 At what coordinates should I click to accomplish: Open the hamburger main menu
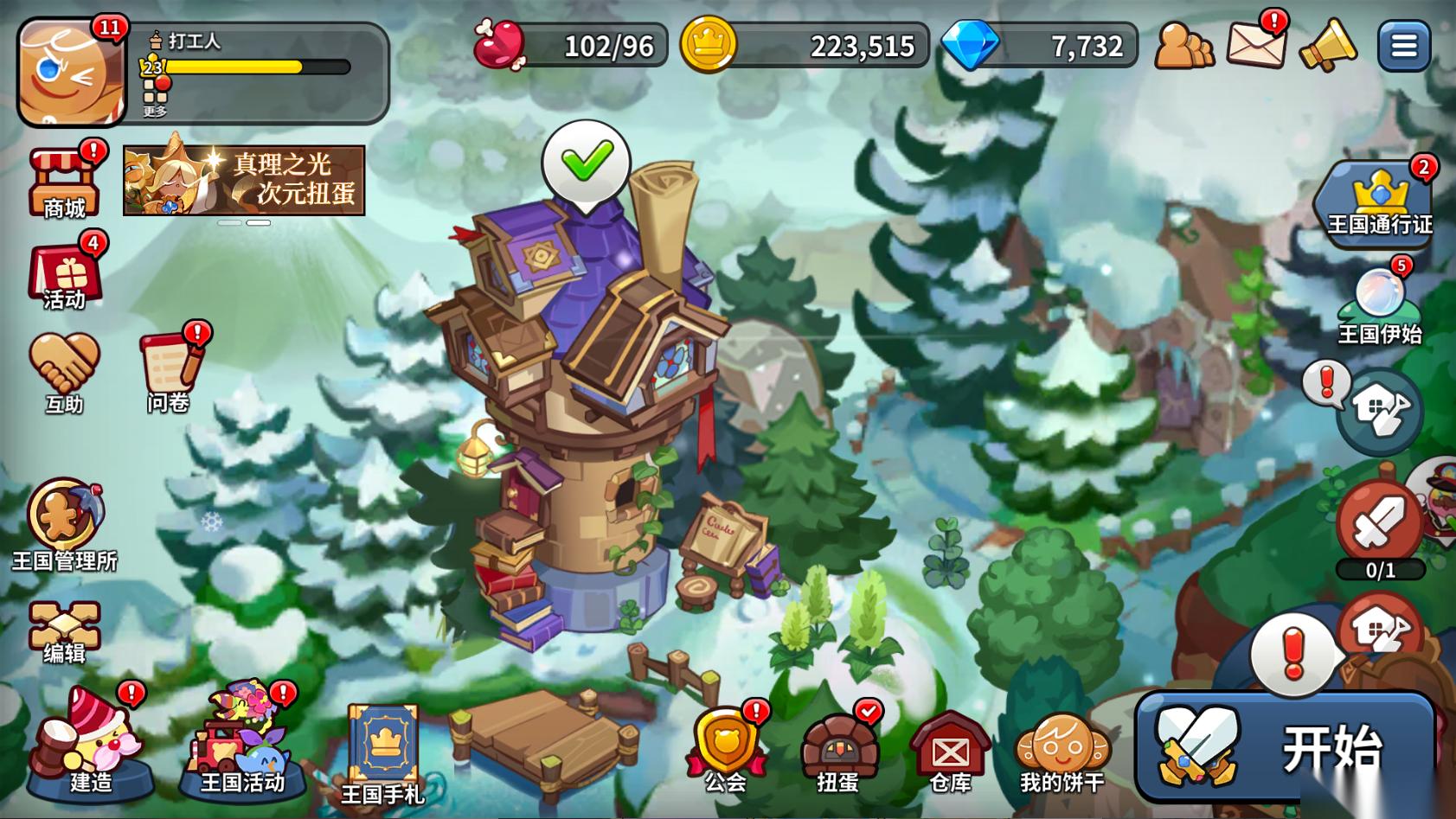click(x=1402, y=46)
